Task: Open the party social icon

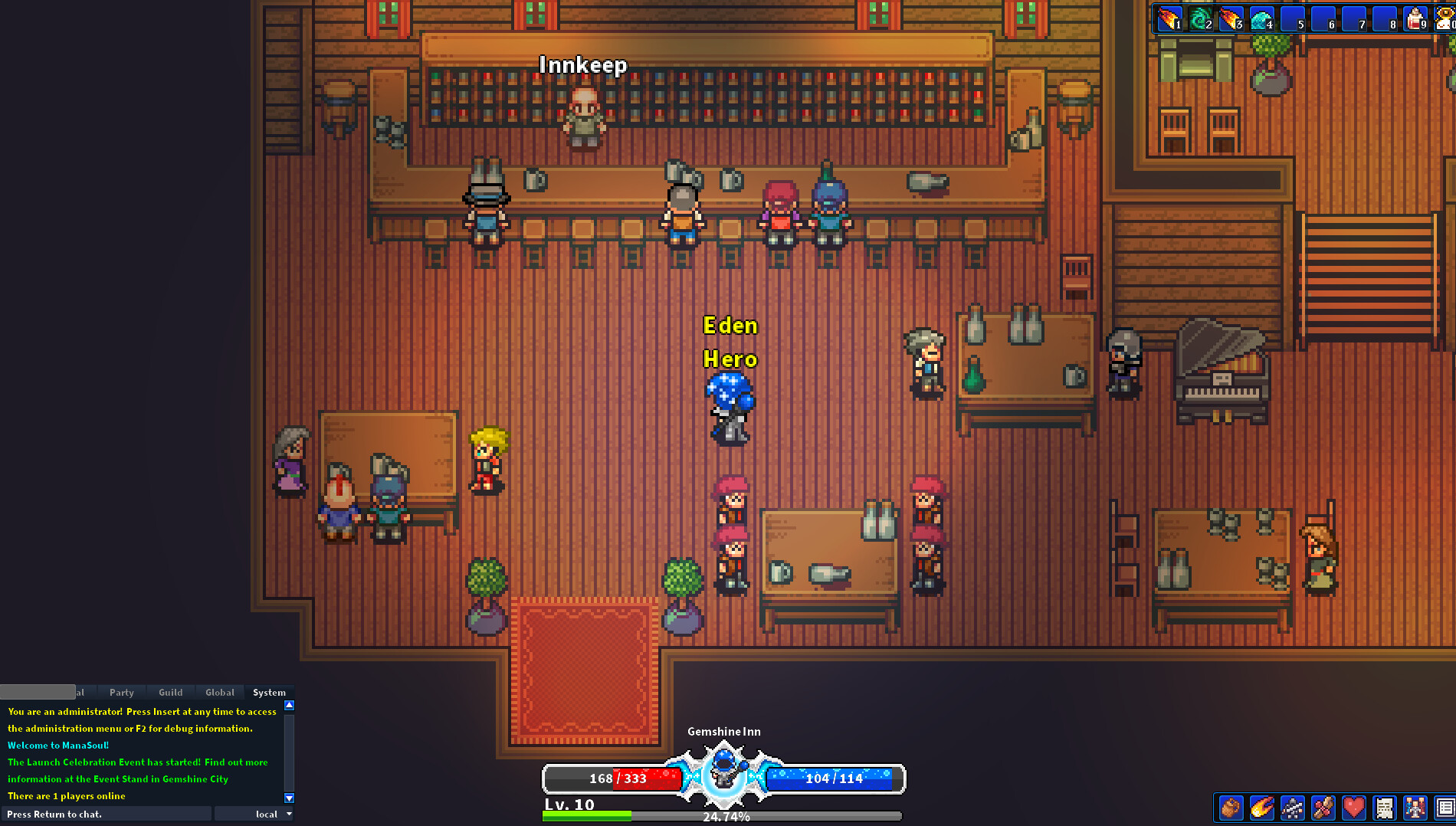Action: click(1416, 808)
